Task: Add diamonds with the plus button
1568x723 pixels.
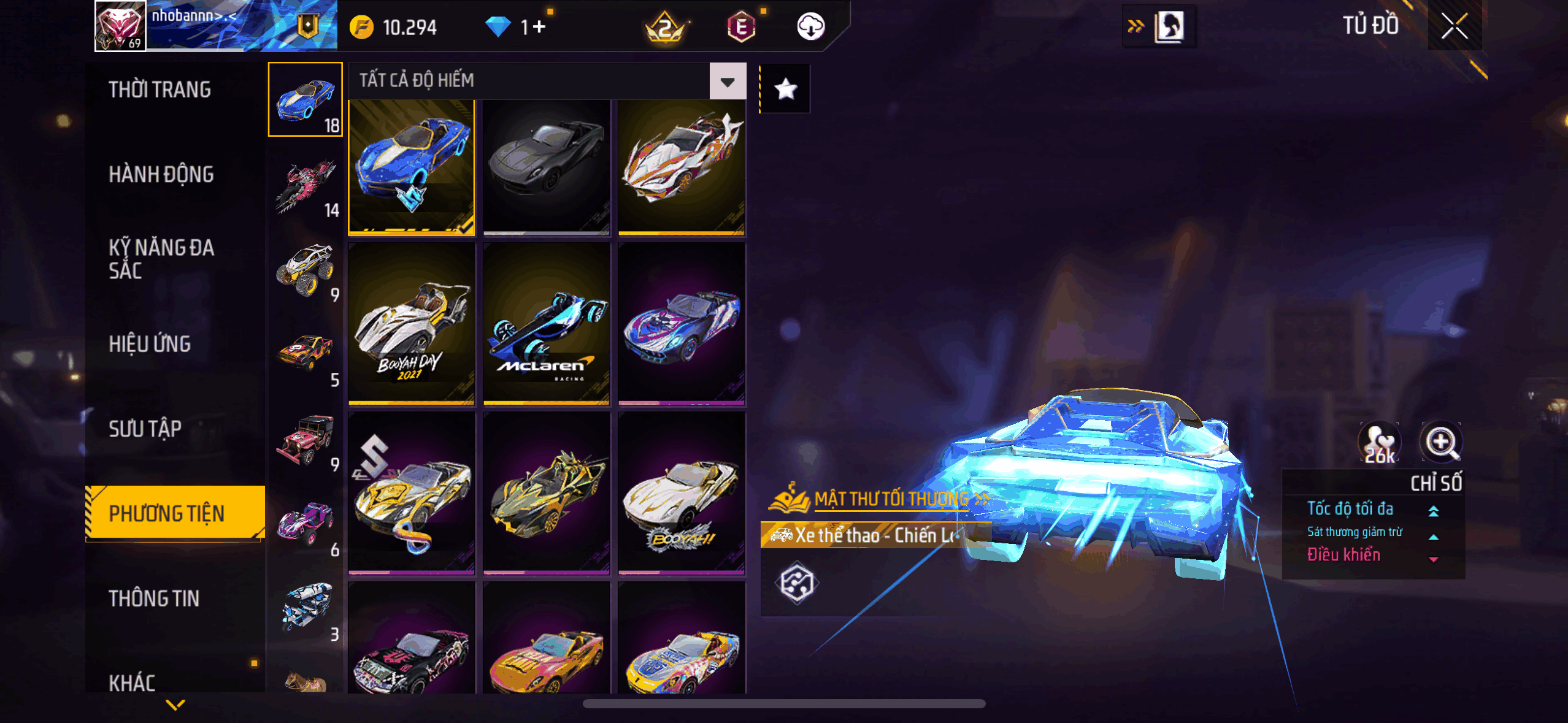Action: click(539, 27)
